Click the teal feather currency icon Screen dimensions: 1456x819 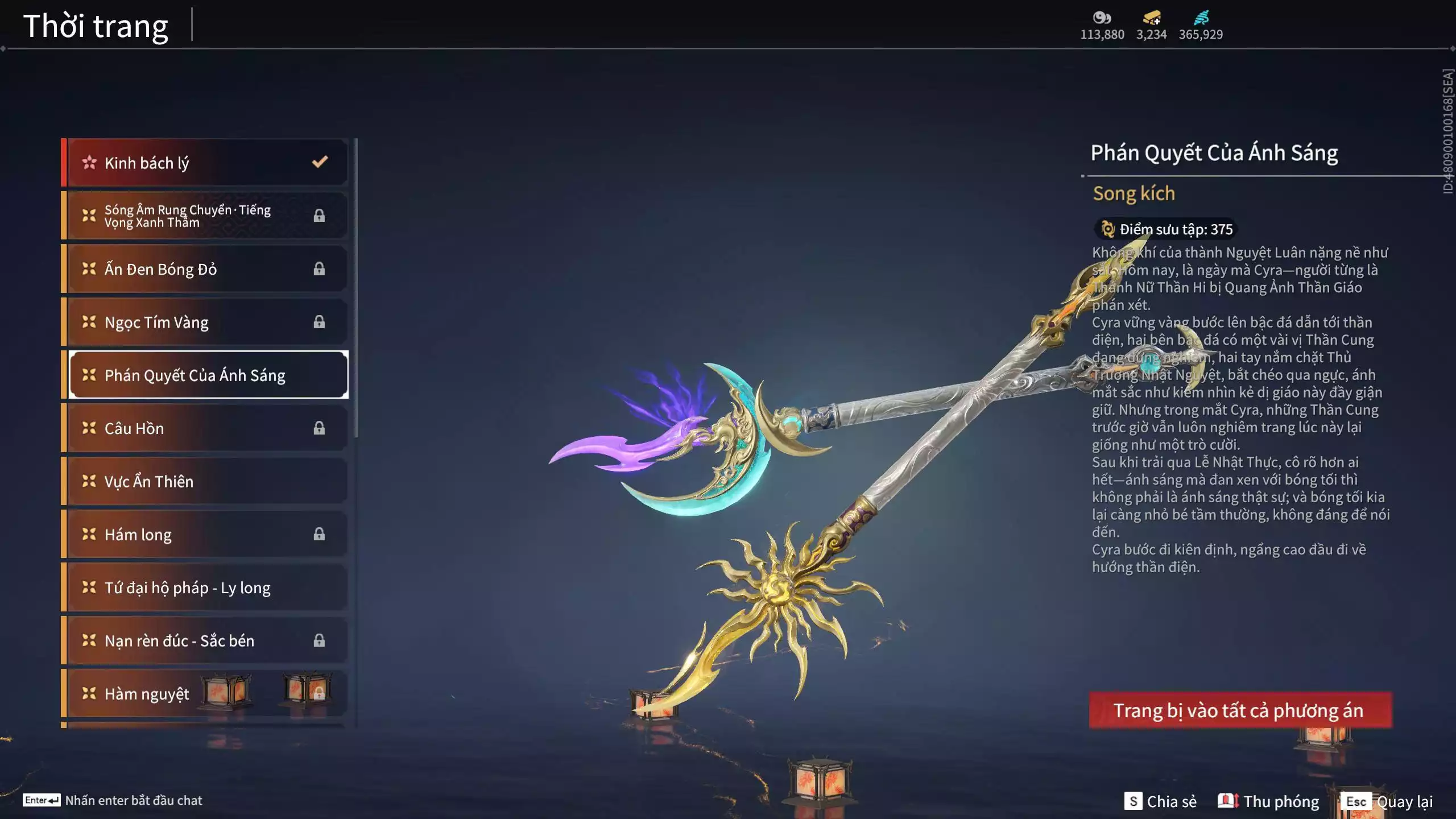pos(1201,18)
